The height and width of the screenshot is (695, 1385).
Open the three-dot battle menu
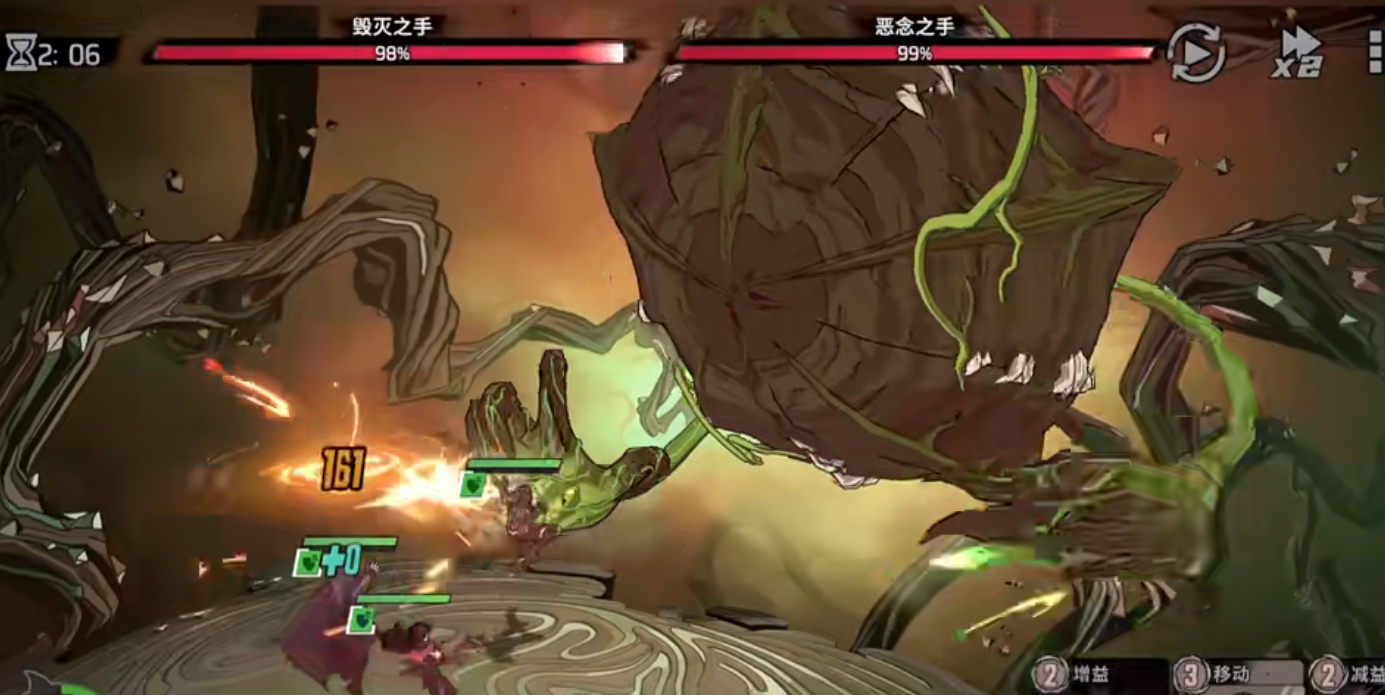click(x=1375, y=50)
